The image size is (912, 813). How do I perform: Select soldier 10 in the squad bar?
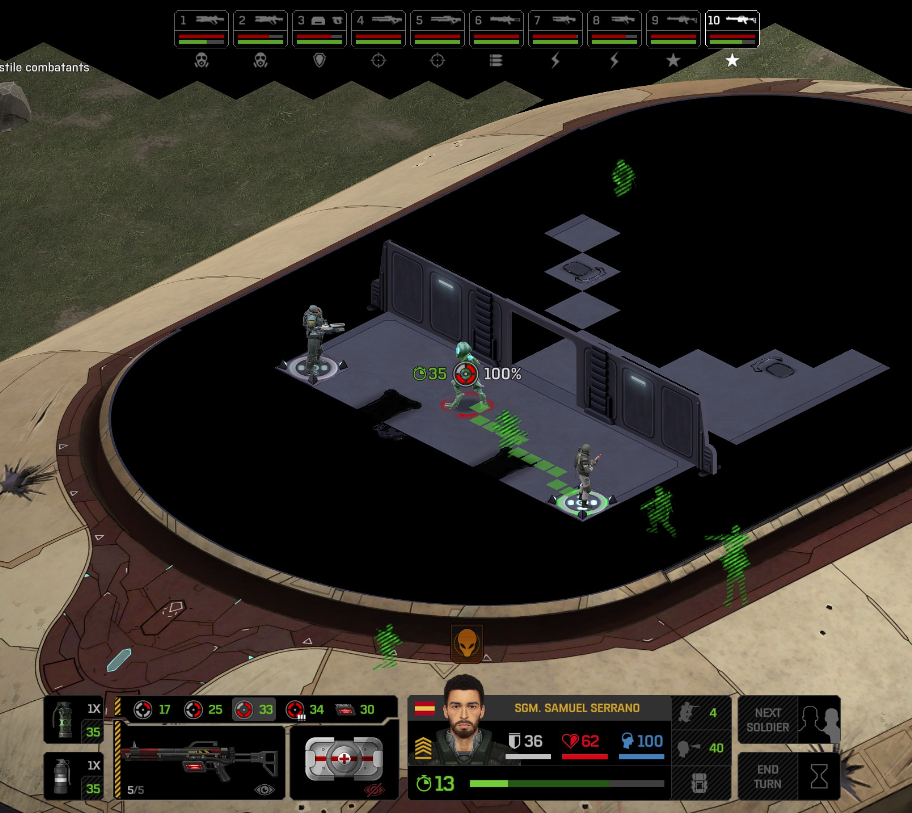coord(732,29)
